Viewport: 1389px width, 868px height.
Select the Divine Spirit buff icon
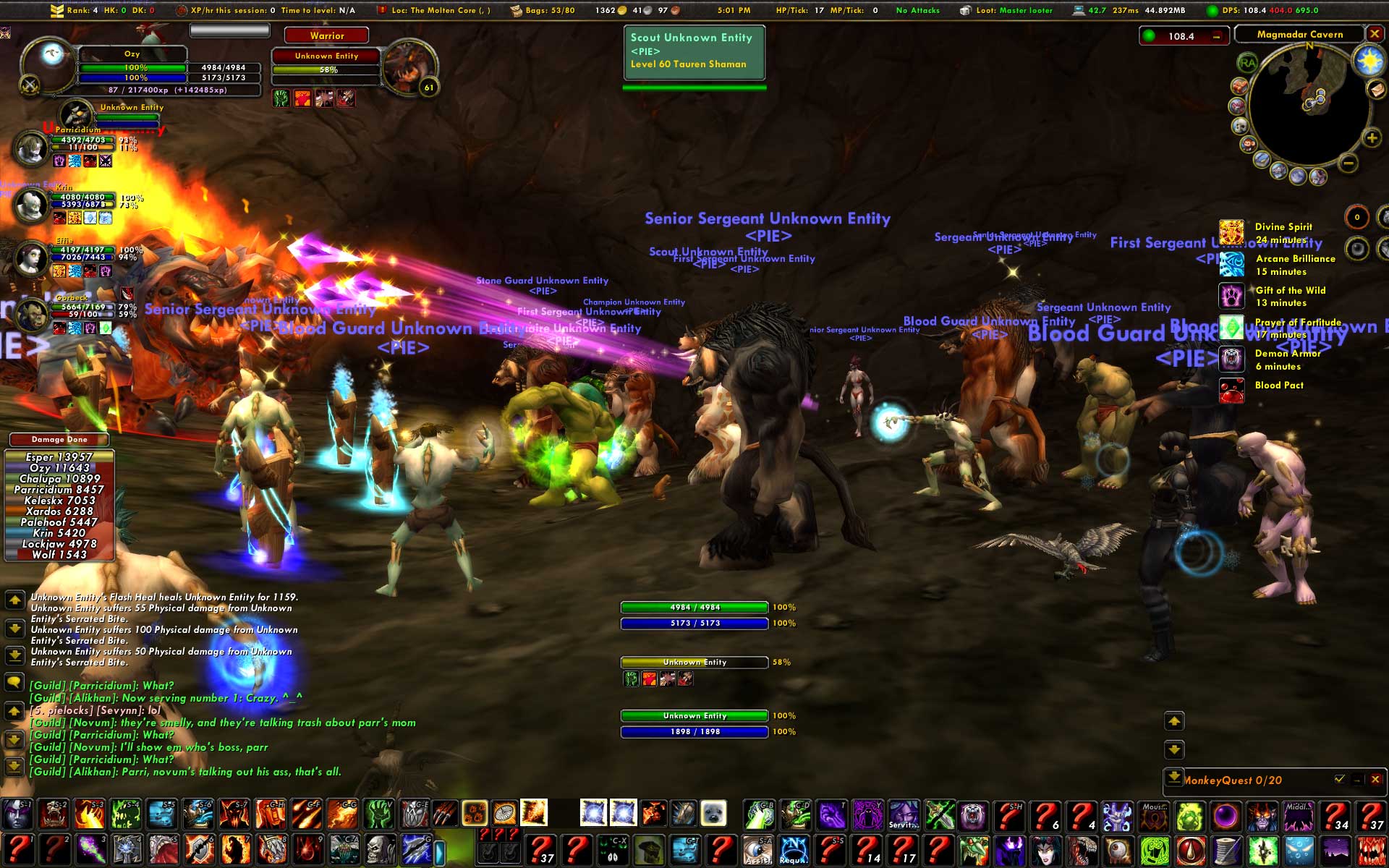point(1231,233)
